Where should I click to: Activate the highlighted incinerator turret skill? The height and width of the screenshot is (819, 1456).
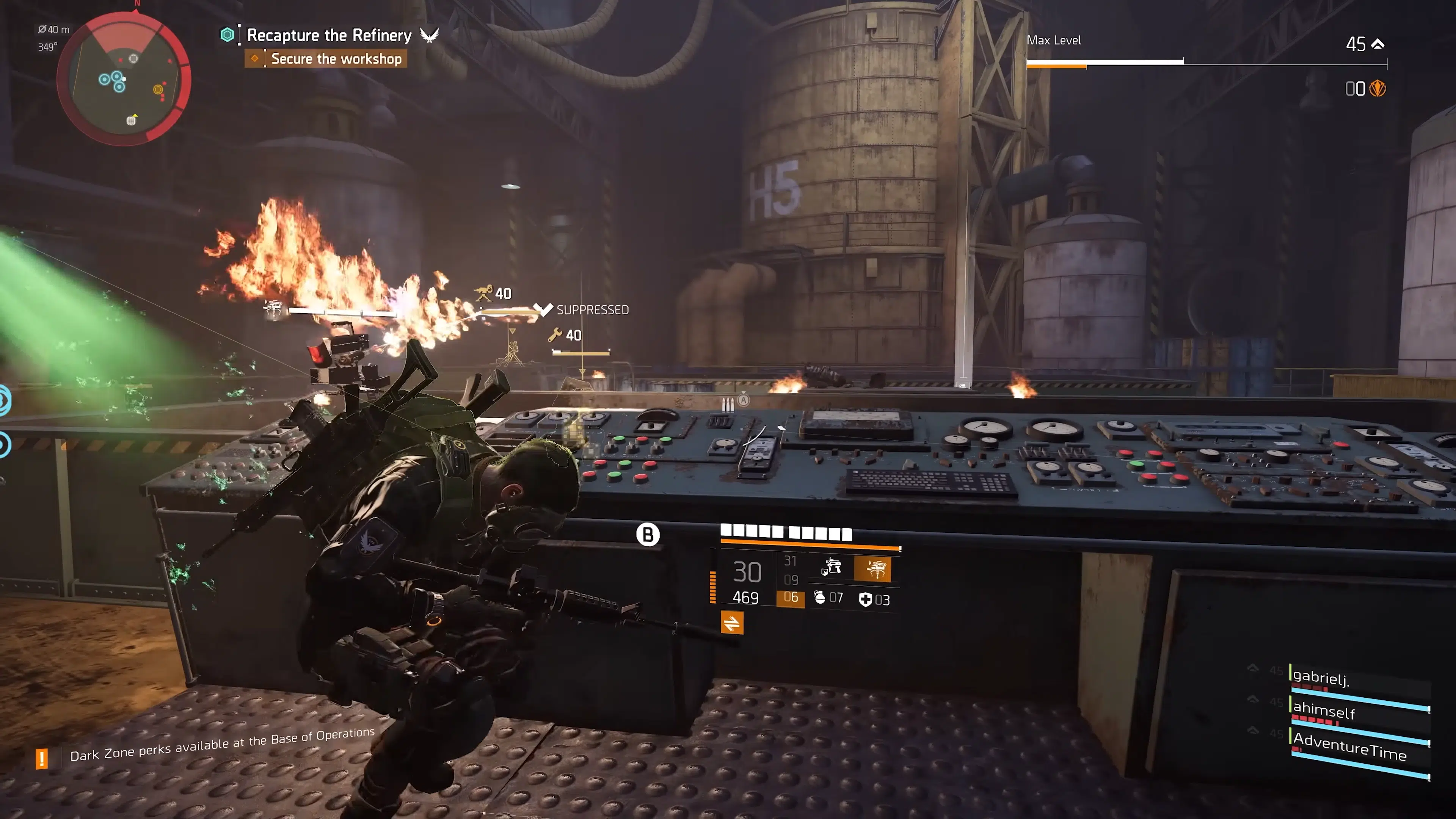(x=873, y=569)
